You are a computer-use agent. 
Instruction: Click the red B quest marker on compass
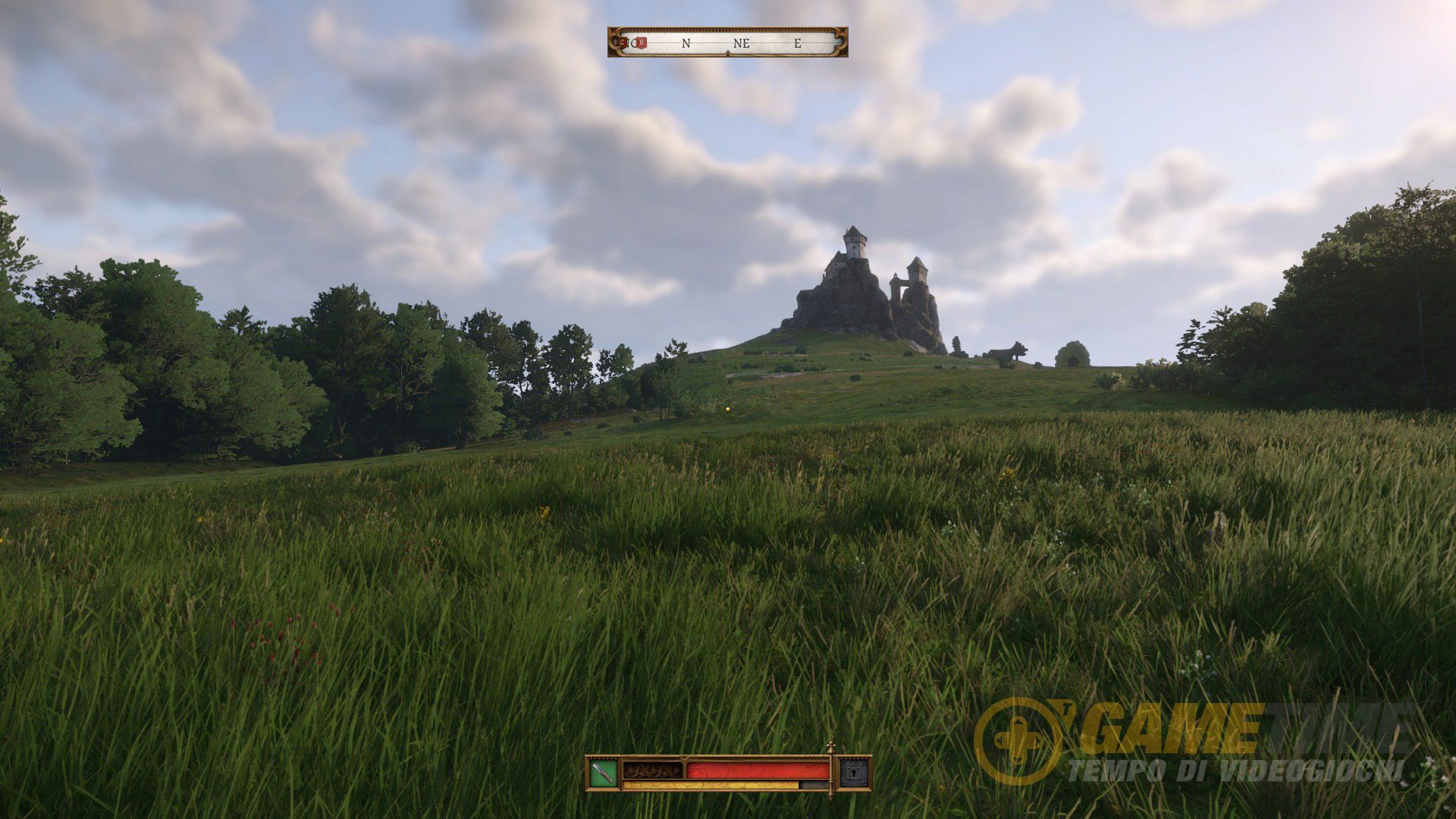[642, 43]
